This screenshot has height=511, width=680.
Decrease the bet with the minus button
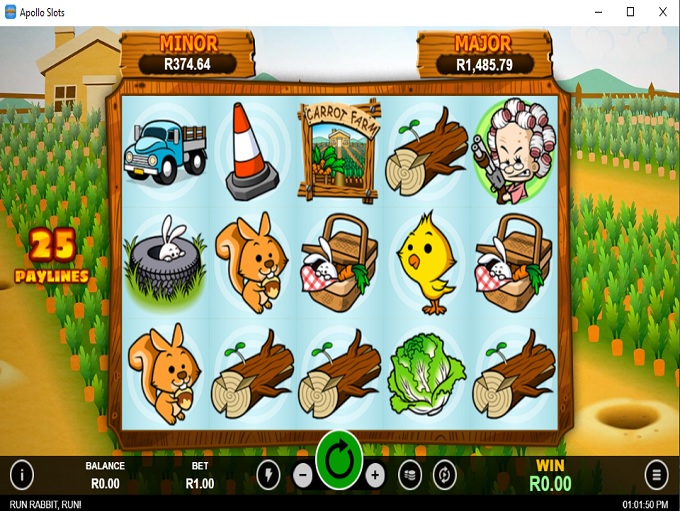[304, 475]
